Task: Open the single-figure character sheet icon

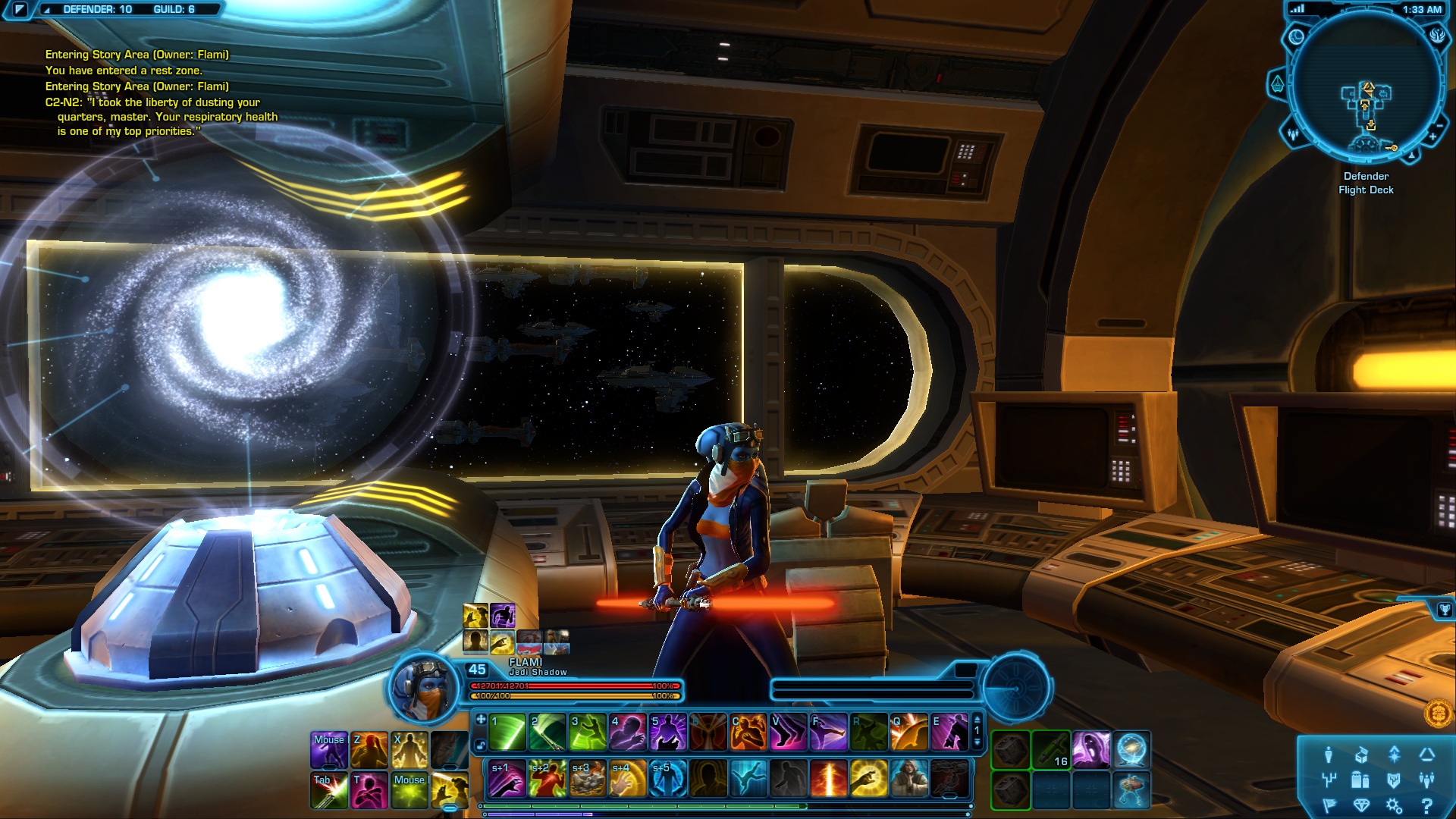Action: [1328, 755]
